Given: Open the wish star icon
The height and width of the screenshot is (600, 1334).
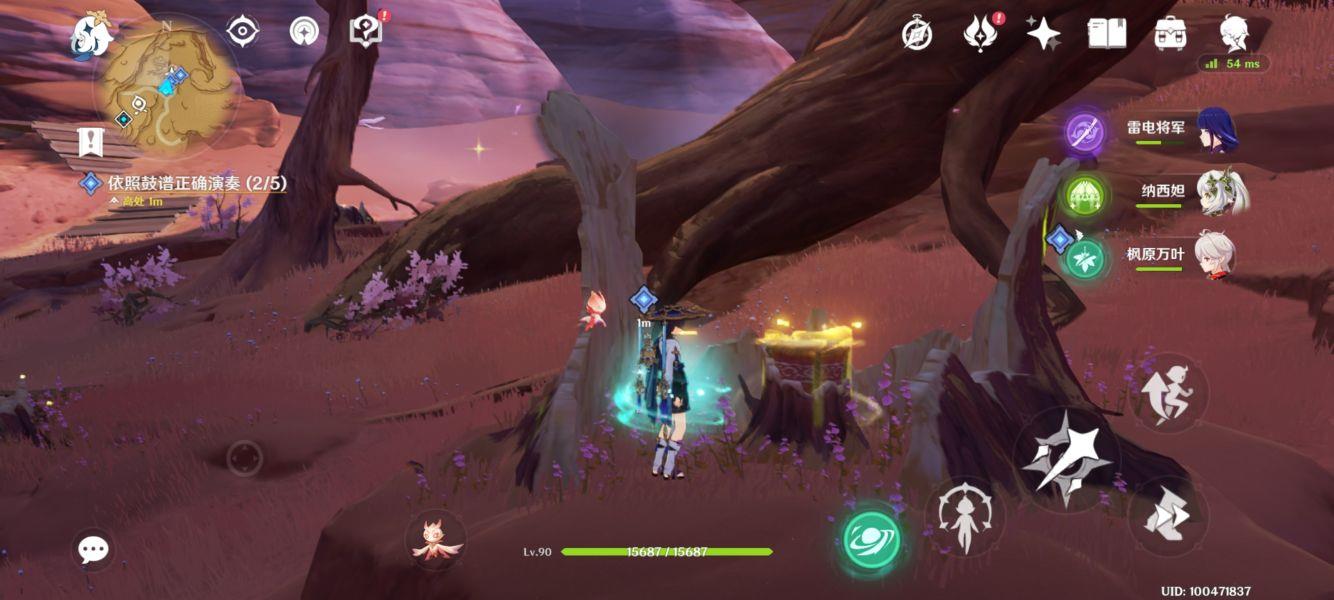Looking at the screenshot, I should [x=1043, y=34].
